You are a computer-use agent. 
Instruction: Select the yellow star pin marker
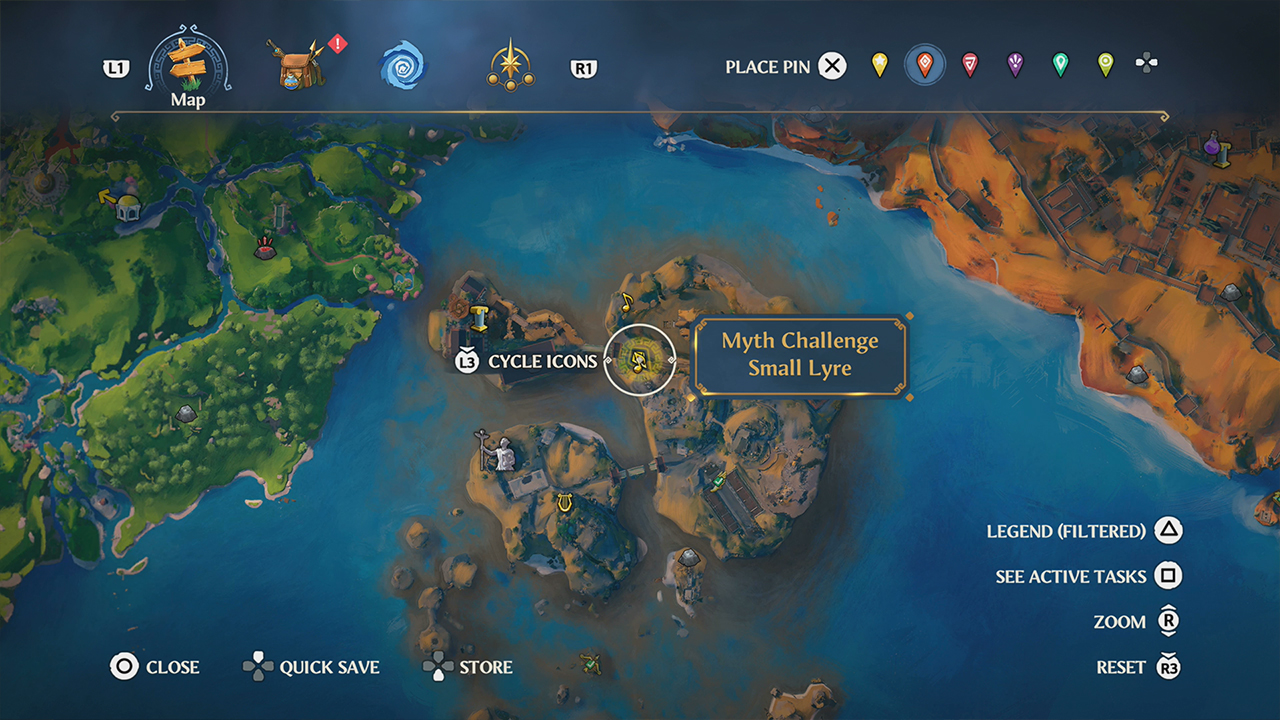tap(880, 65)
